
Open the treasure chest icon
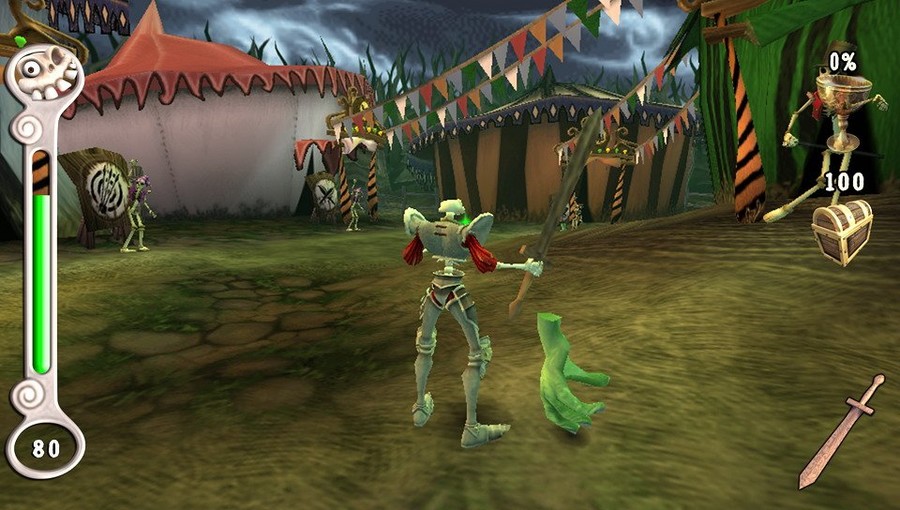[x=842, y=231]
